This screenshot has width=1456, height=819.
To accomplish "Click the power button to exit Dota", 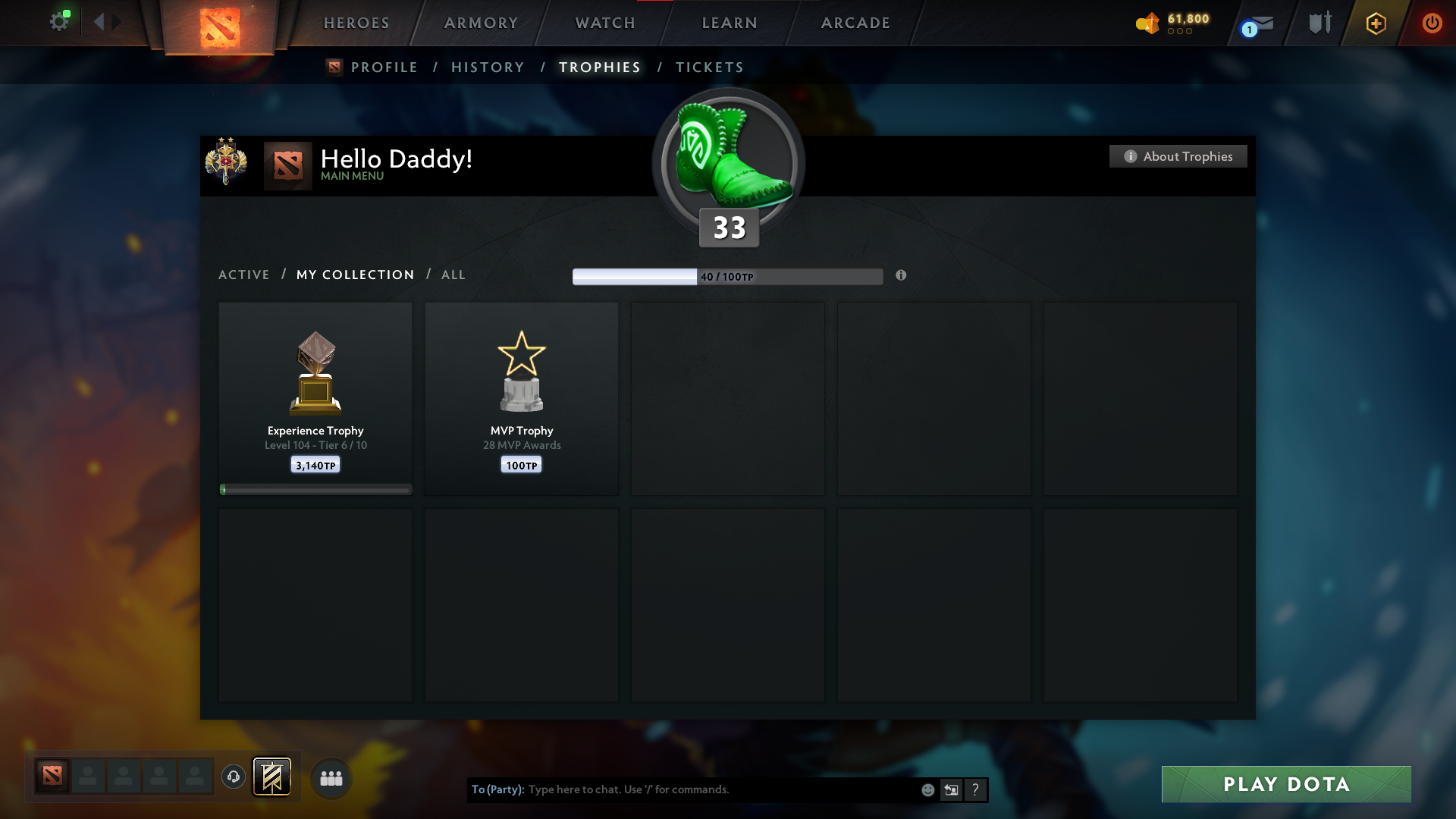I will coord(1432,23).
